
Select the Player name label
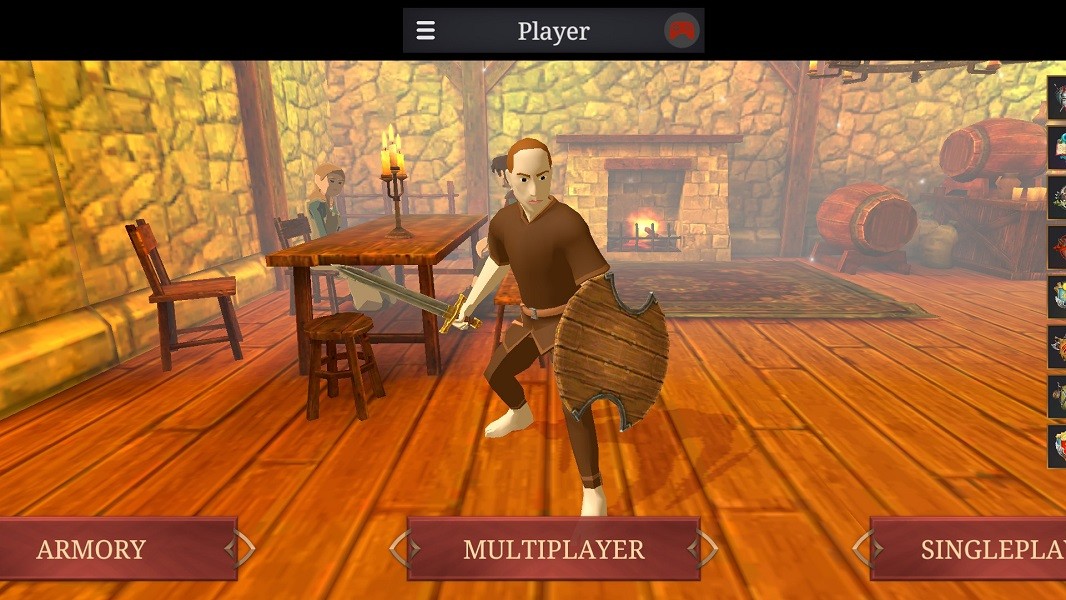point(553,31)
